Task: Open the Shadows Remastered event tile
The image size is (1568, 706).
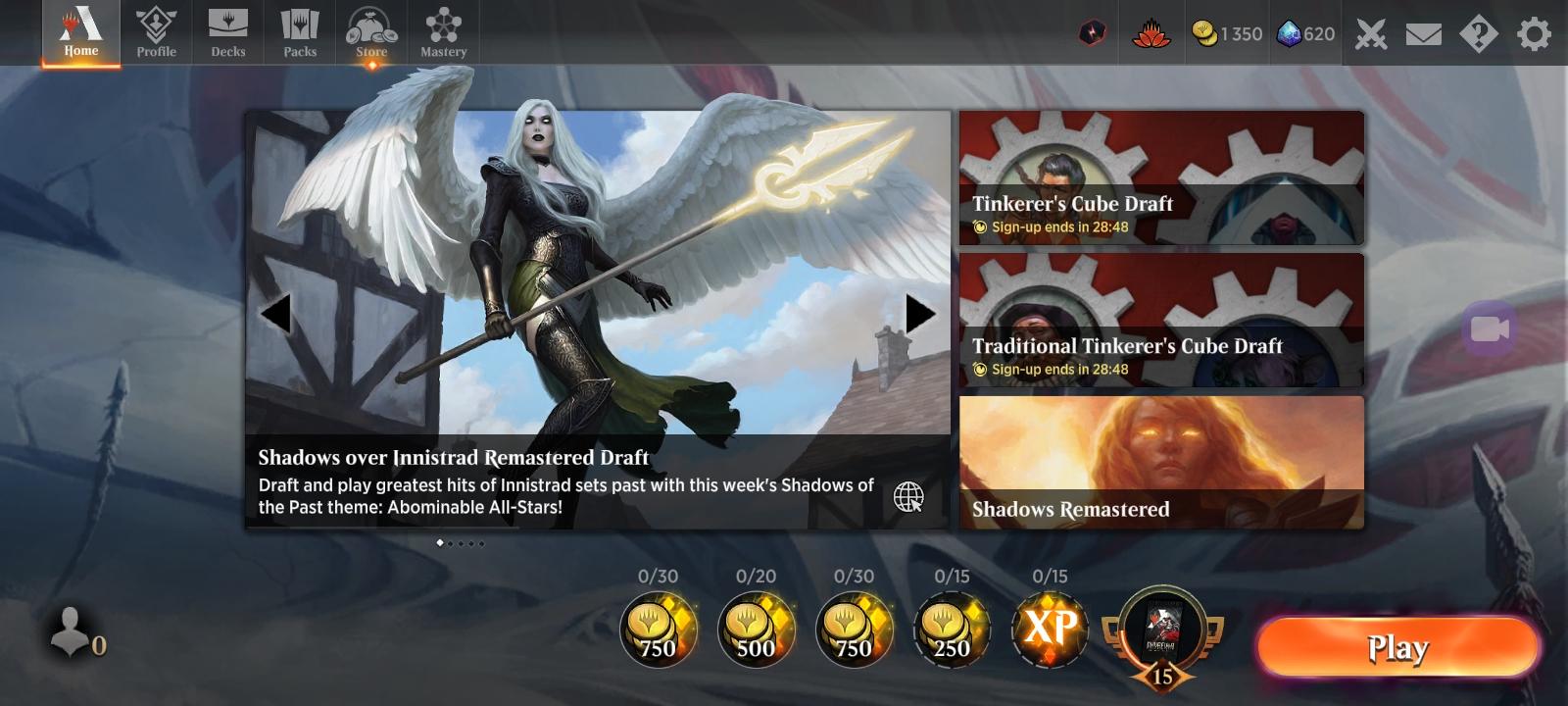Action: tap(1162, 461)
